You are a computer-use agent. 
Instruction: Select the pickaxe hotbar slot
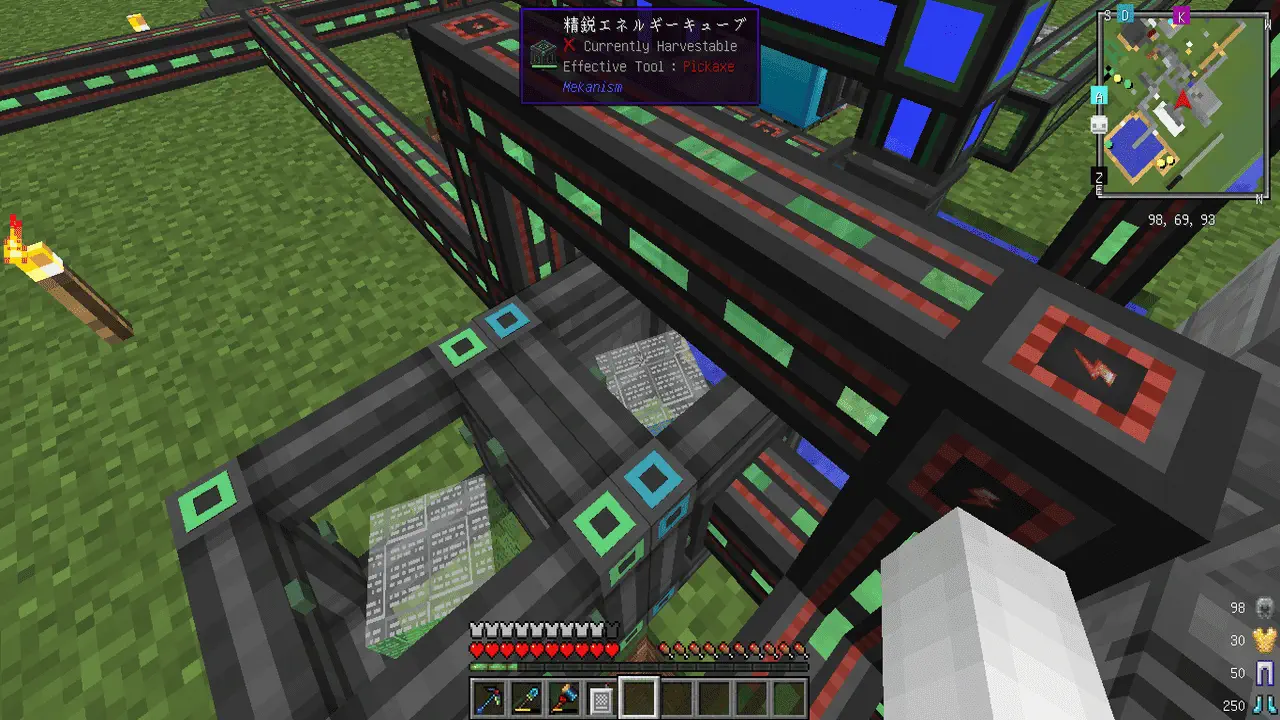[490, 697]
